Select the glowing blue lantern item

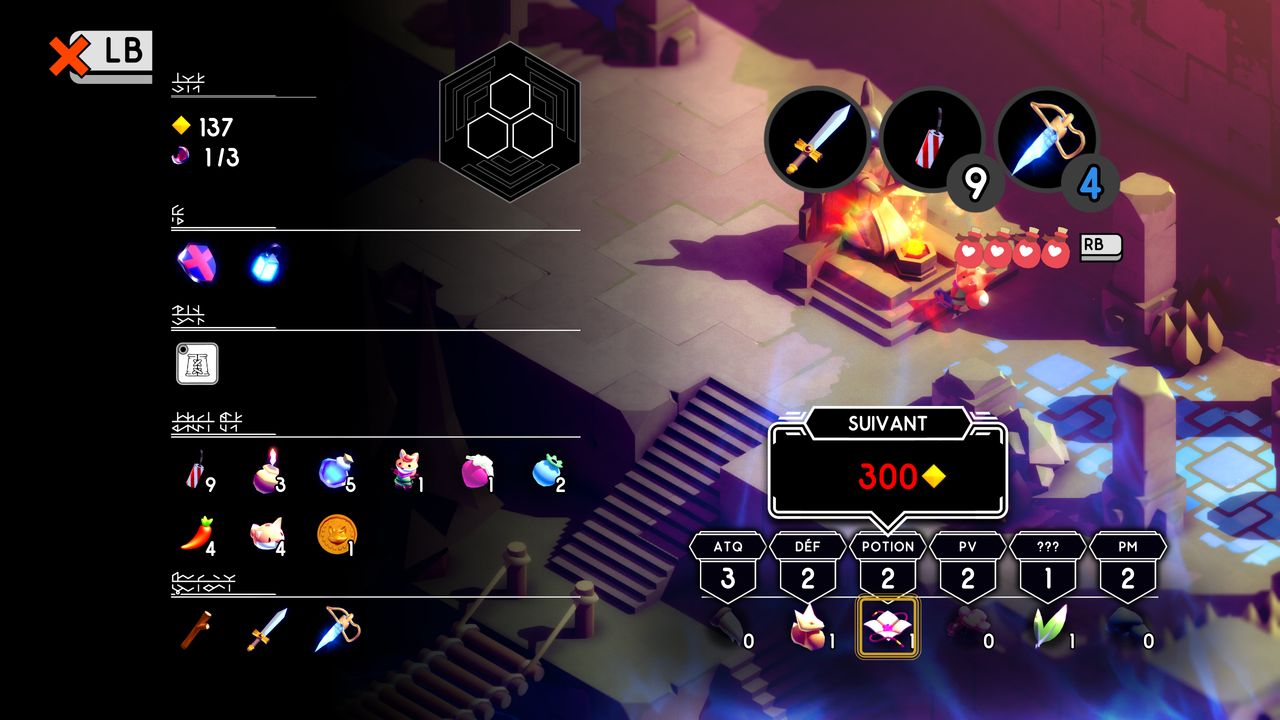click(x=267, y=263)
